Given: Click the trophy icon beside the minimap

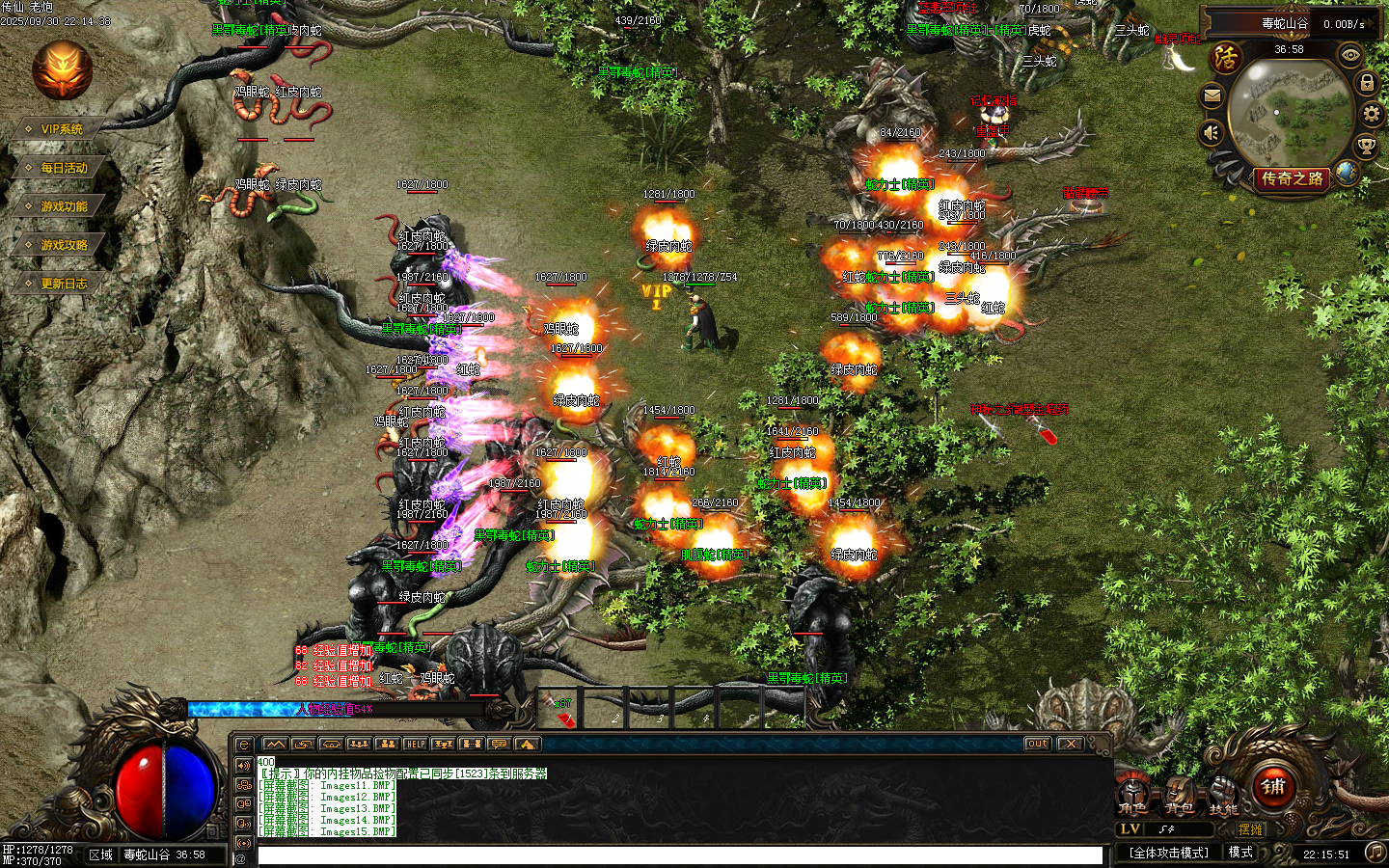Looking at the screenshot, I should tap(1366, 147).
